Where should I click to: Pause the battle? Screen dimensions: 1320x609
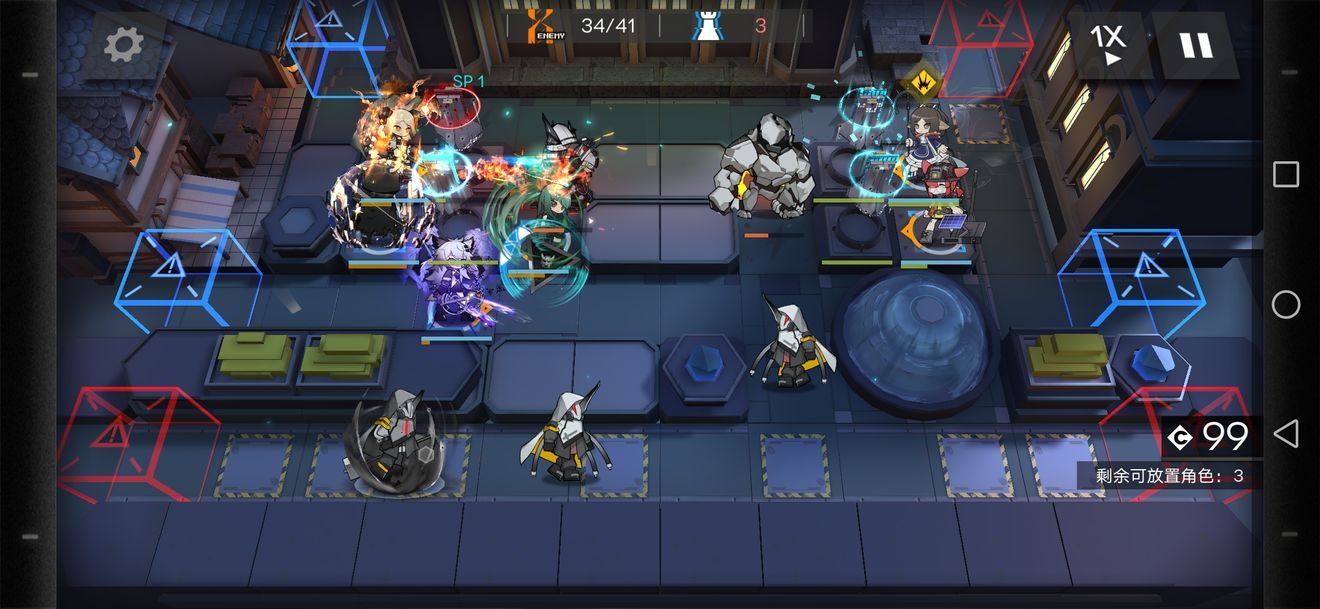[x=1194, y=45]
